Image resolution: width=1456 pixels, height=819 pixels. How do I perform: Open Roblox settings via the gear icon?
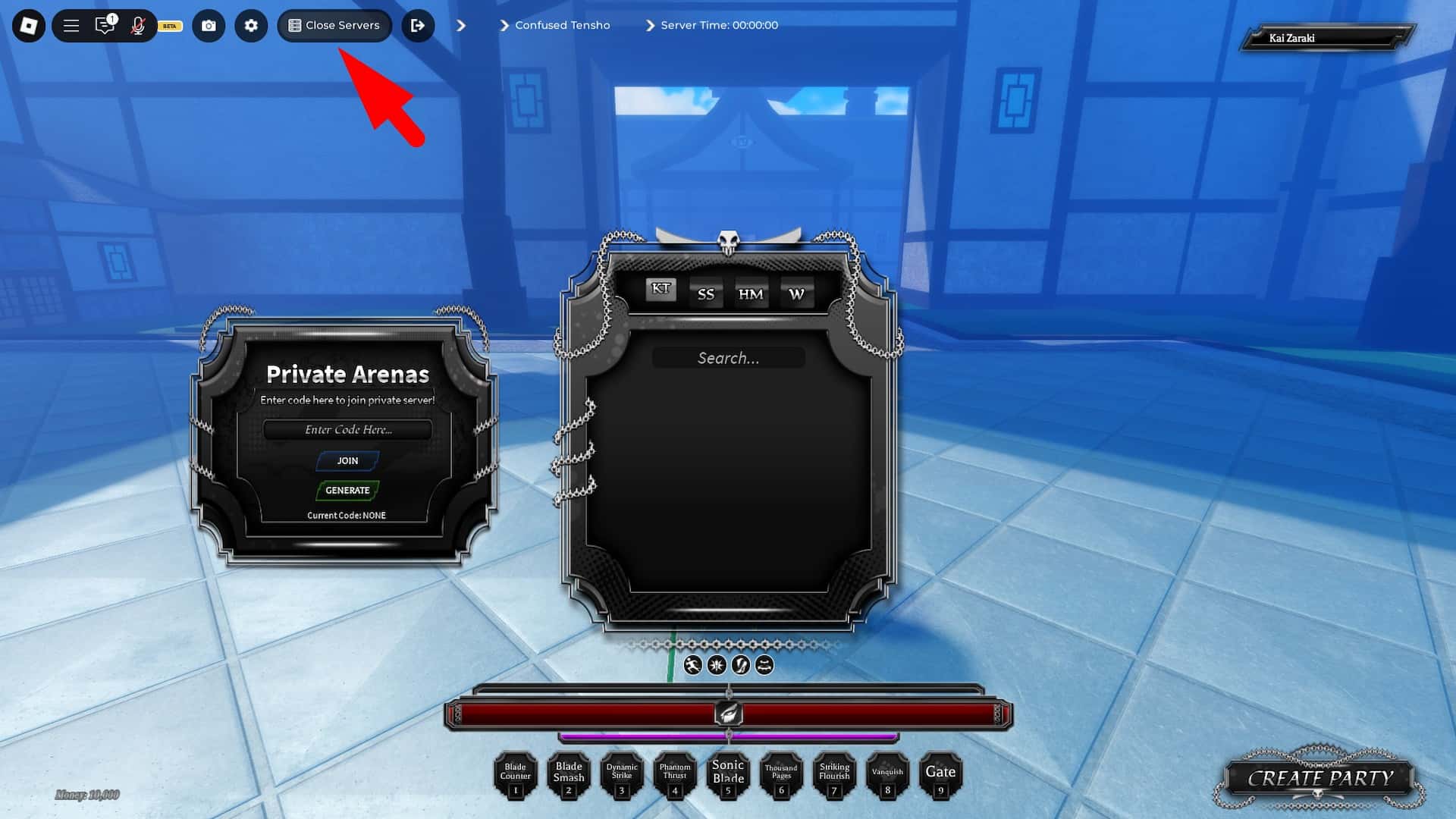[x=251, y=25]
